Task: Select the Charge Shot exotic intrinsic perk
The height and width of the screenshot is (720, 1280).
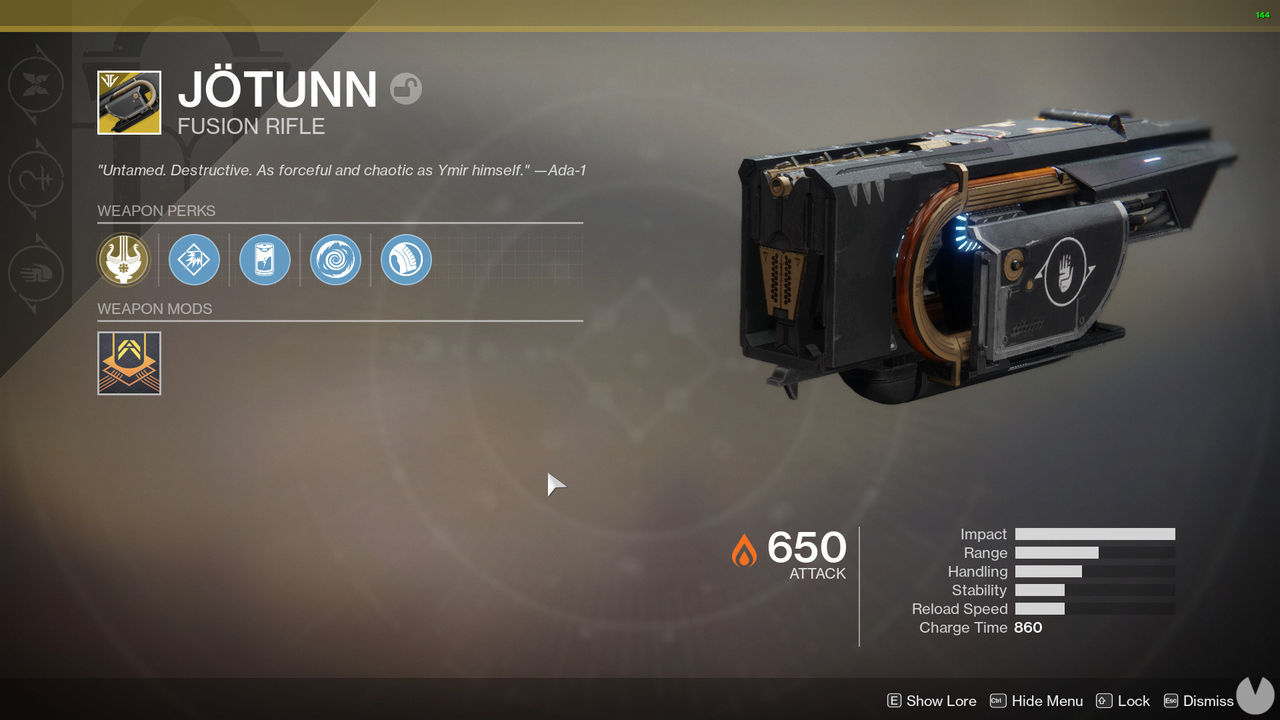Action: point(123,259)
